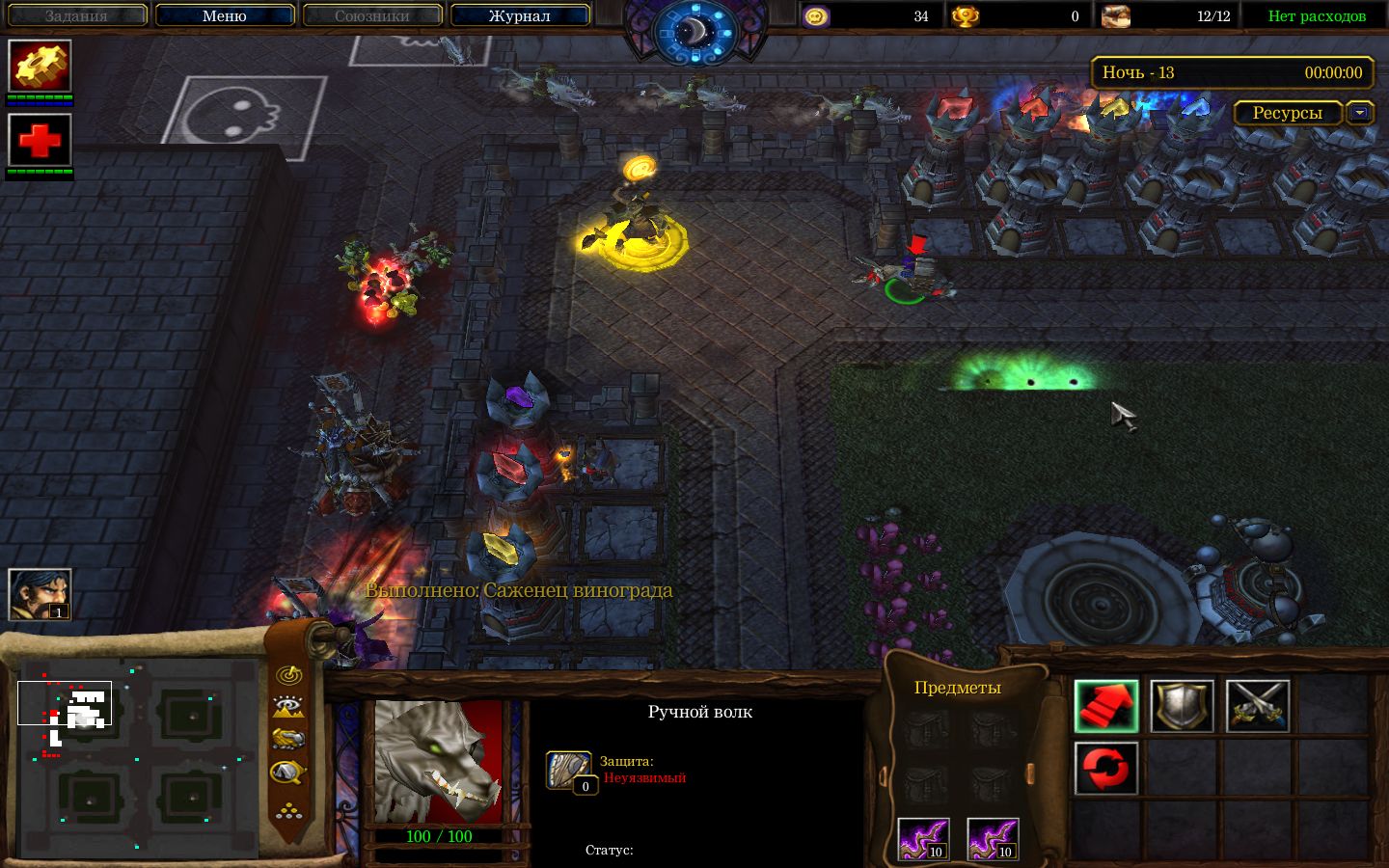Use the red arrow command

point(1105,706)
